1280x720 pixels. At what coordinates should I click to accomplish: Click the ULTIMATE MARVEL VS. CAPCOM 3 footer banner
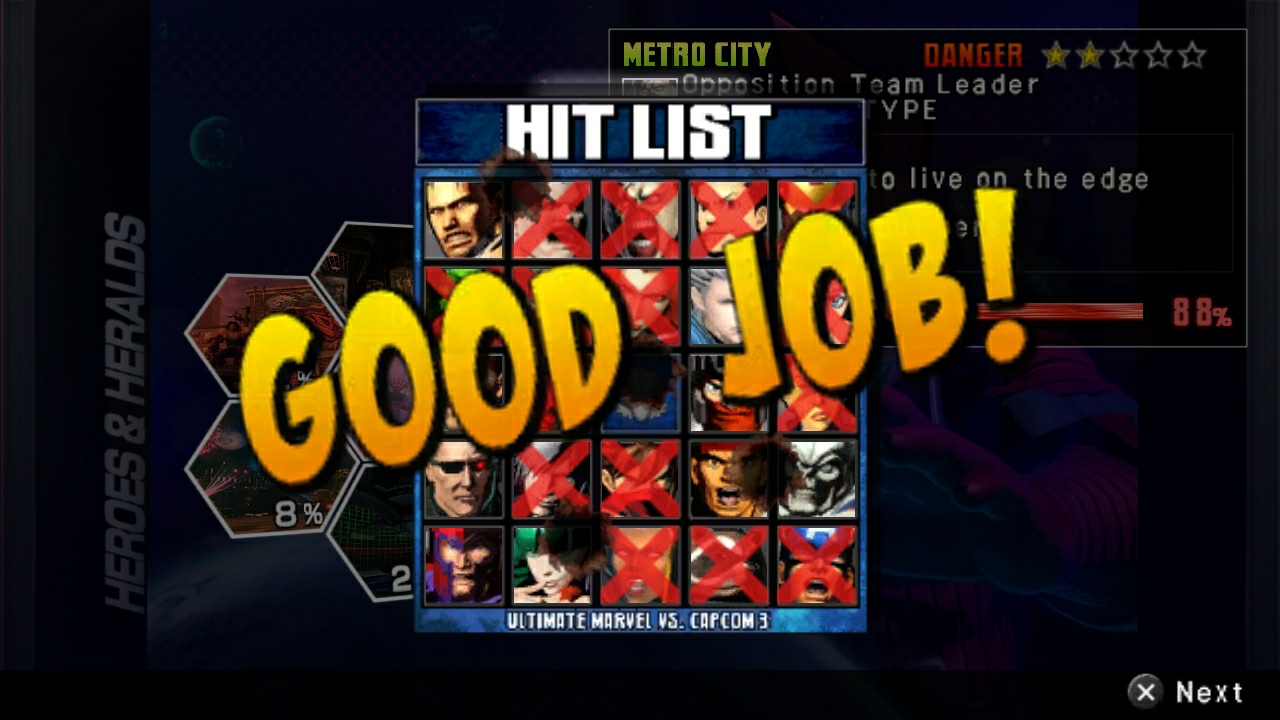coord(640,622)
